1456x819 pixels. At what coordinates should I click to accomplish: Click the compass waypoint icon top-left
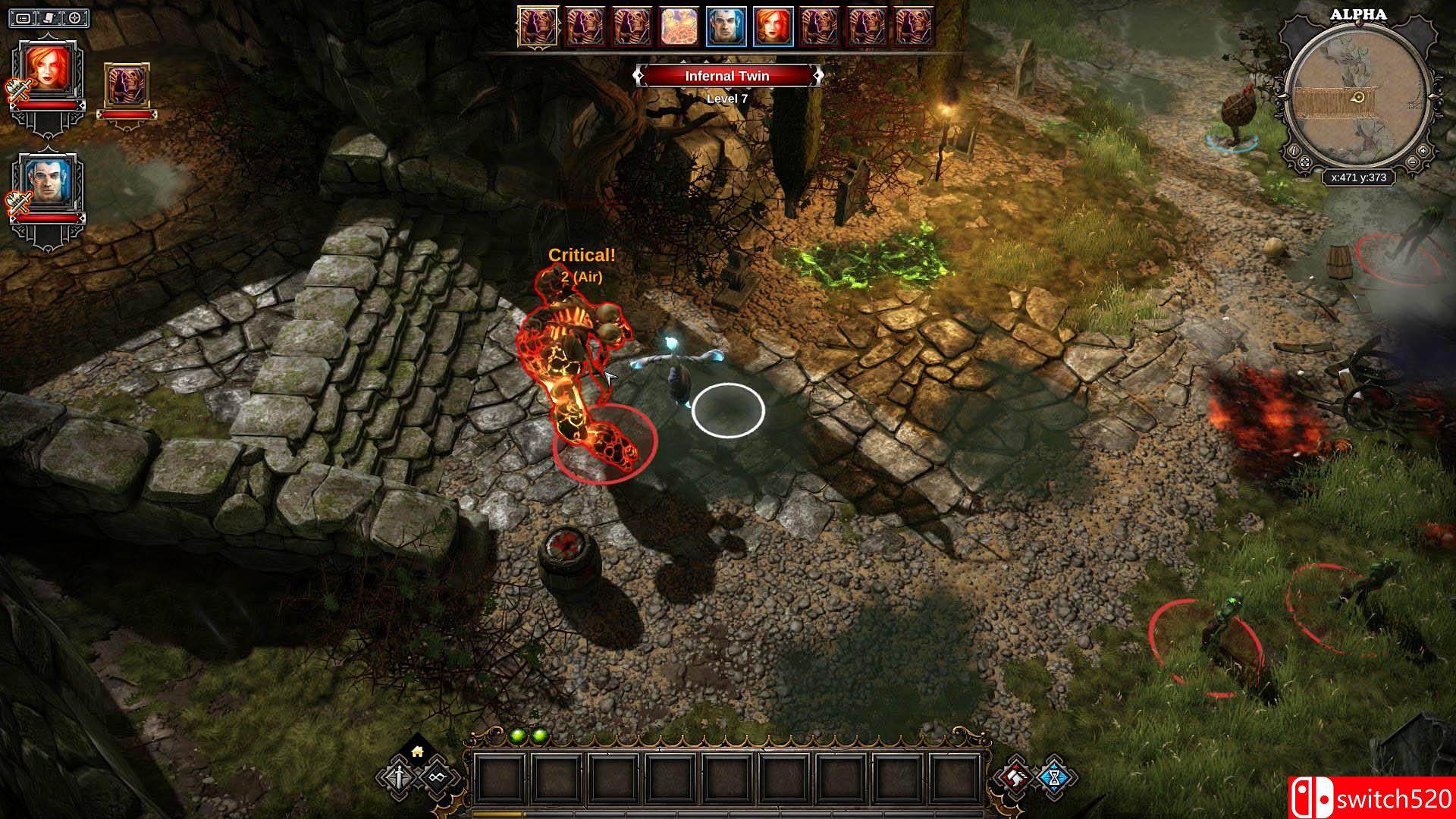(x=74, y=17)
